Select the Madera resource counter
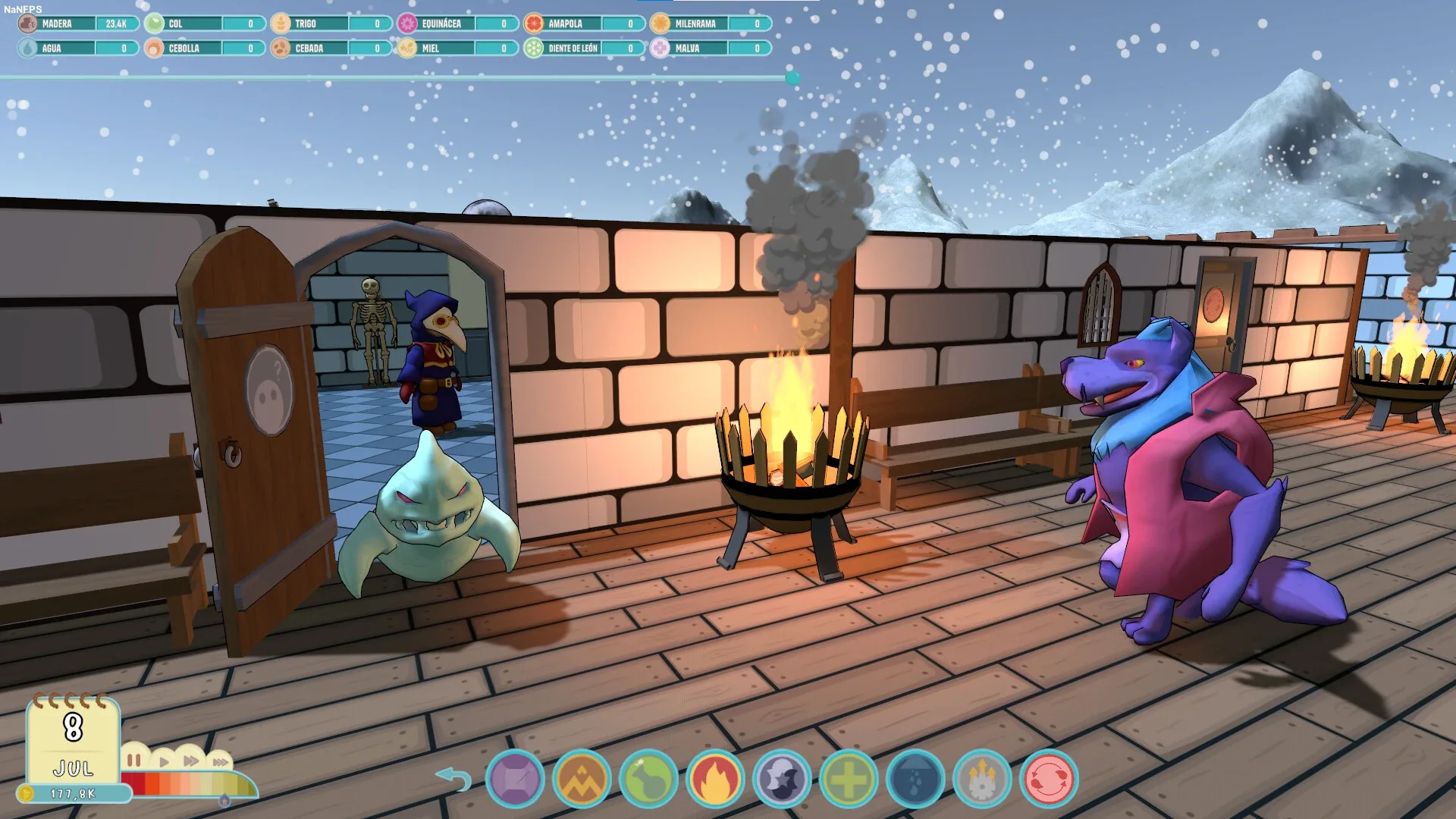The width and height of the screenshot is (1456, 819). click(x=78, y=24)
